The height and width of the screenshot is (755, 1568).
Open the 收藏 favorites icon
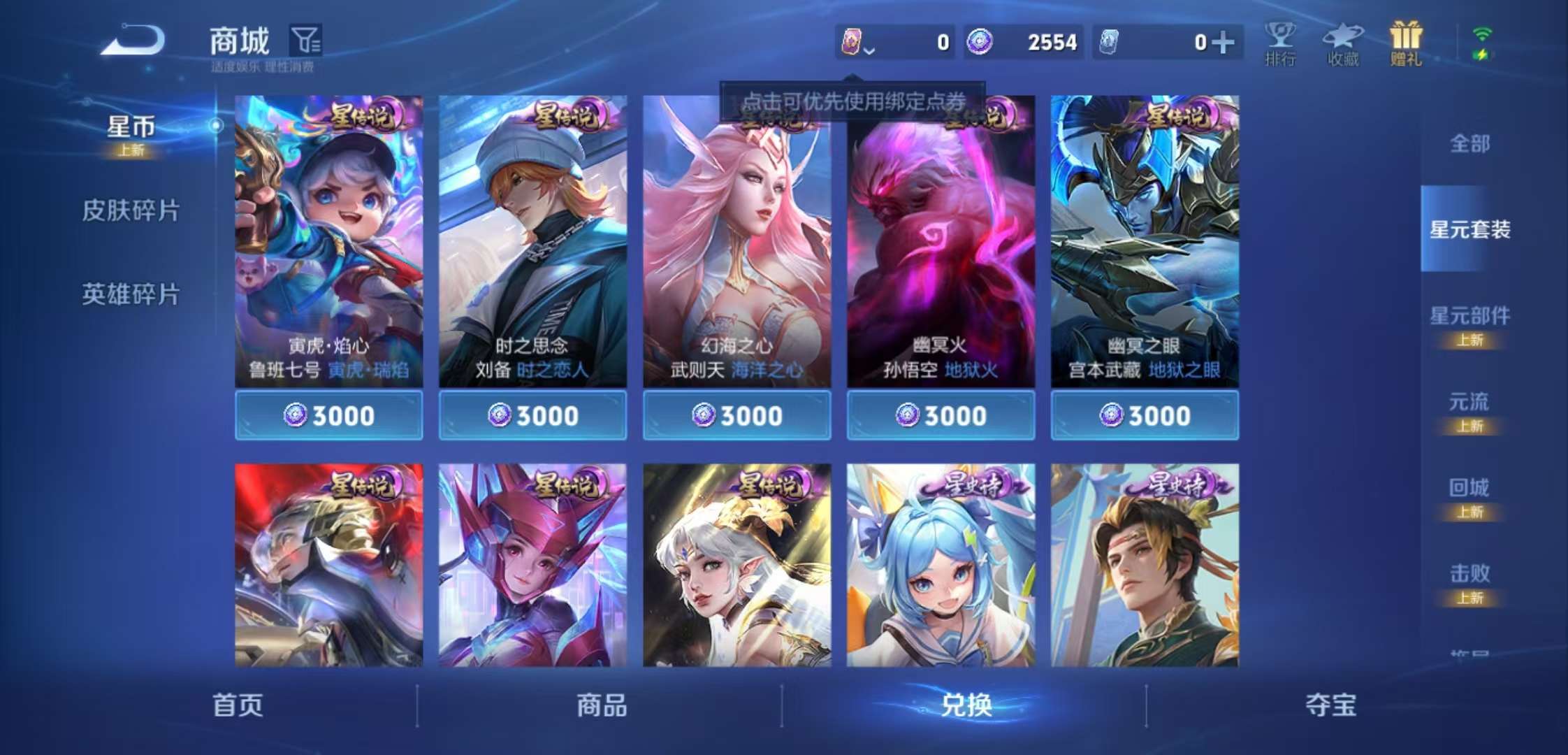point(1343,42)
